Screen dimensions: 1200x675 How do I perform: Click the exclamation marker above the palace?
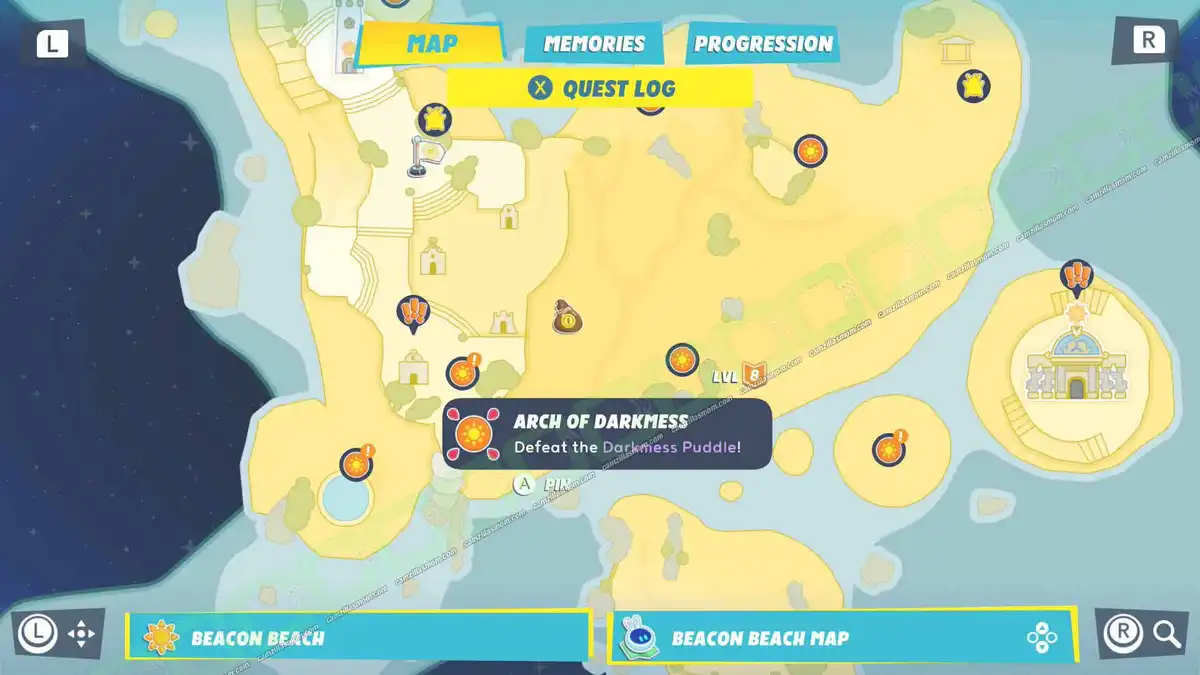[1076, 275]
